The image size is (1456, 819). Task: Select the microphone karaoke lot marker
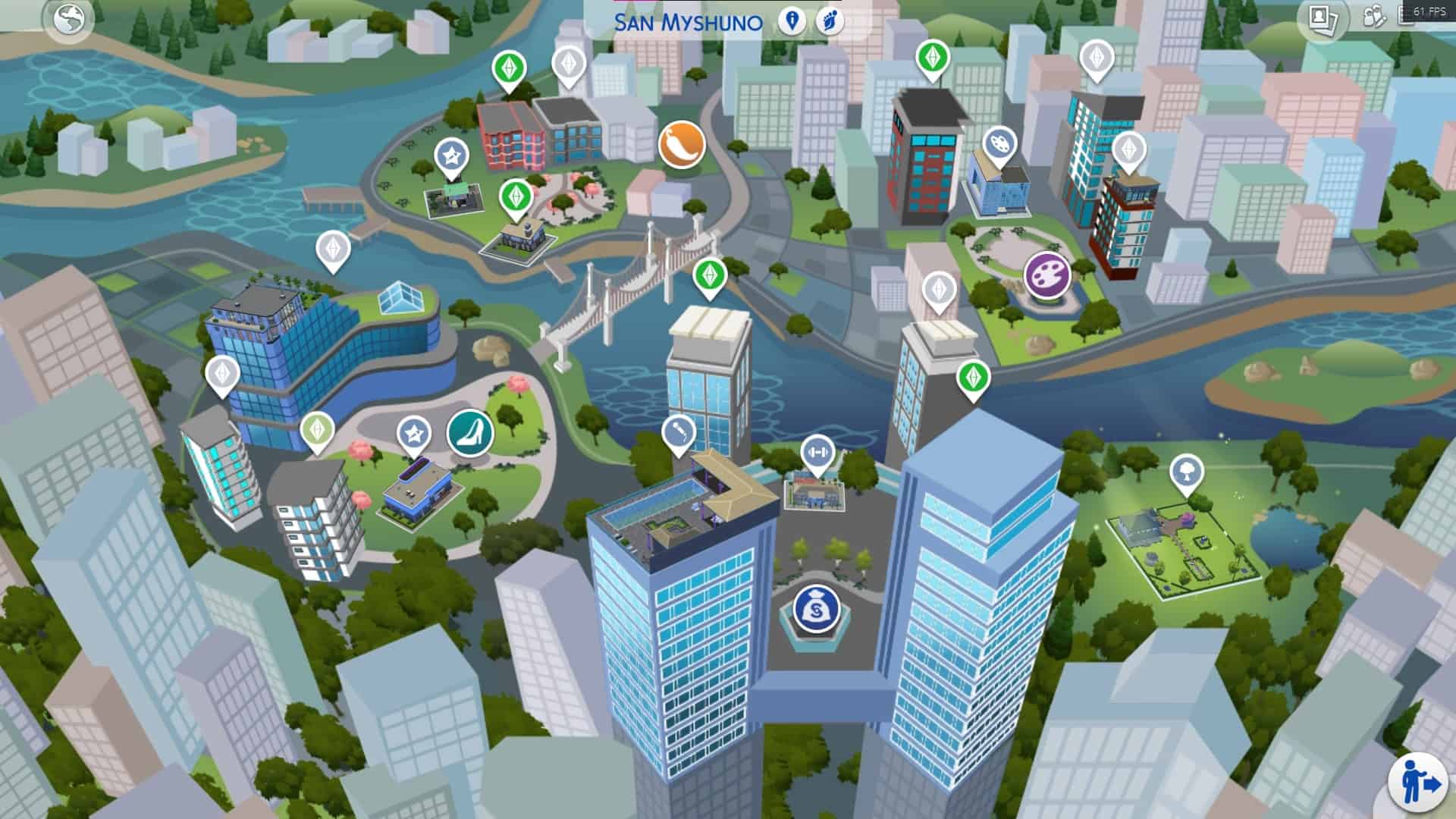click(x=678, y=433)
